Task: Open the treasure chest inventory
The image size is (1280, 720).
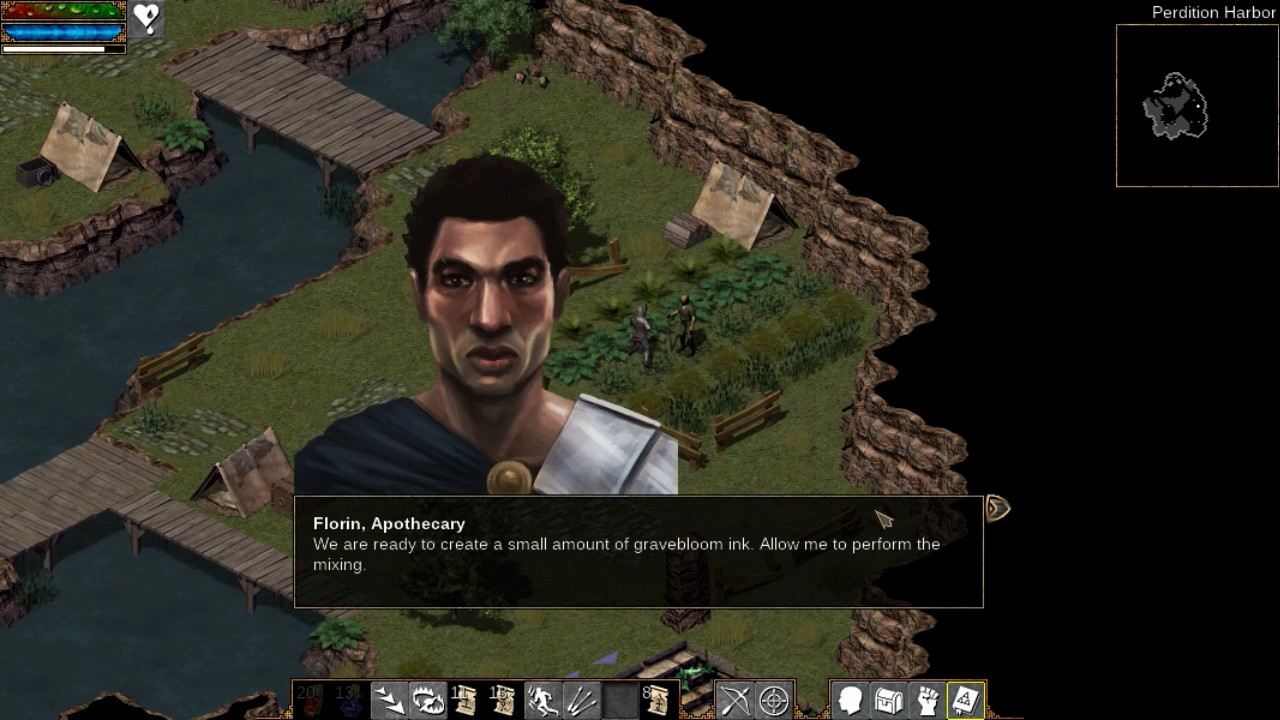Action: click(x=888, y=700)
